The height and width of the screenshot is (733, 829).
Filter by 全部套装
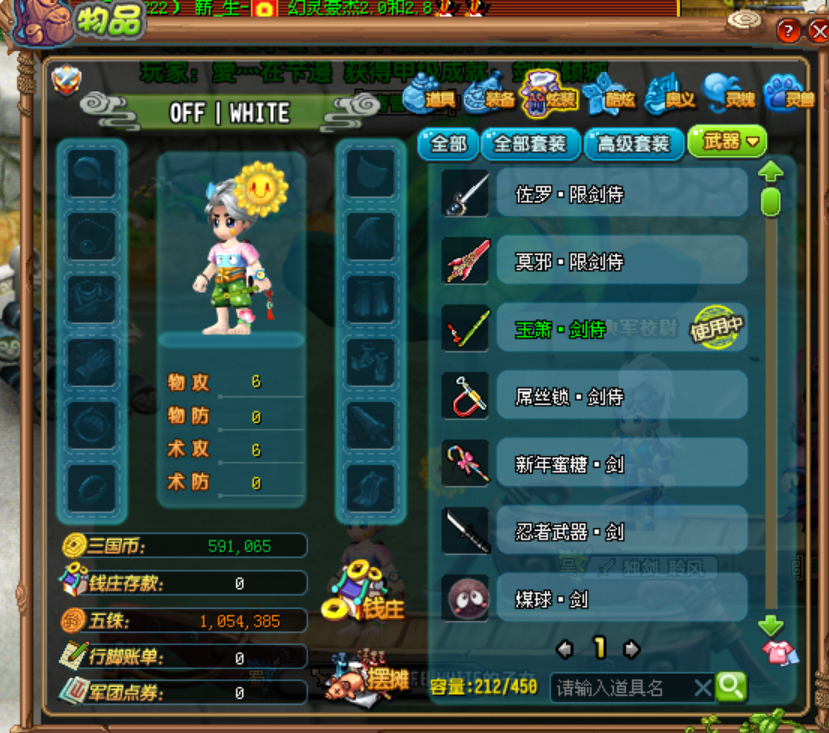point(530,144)
